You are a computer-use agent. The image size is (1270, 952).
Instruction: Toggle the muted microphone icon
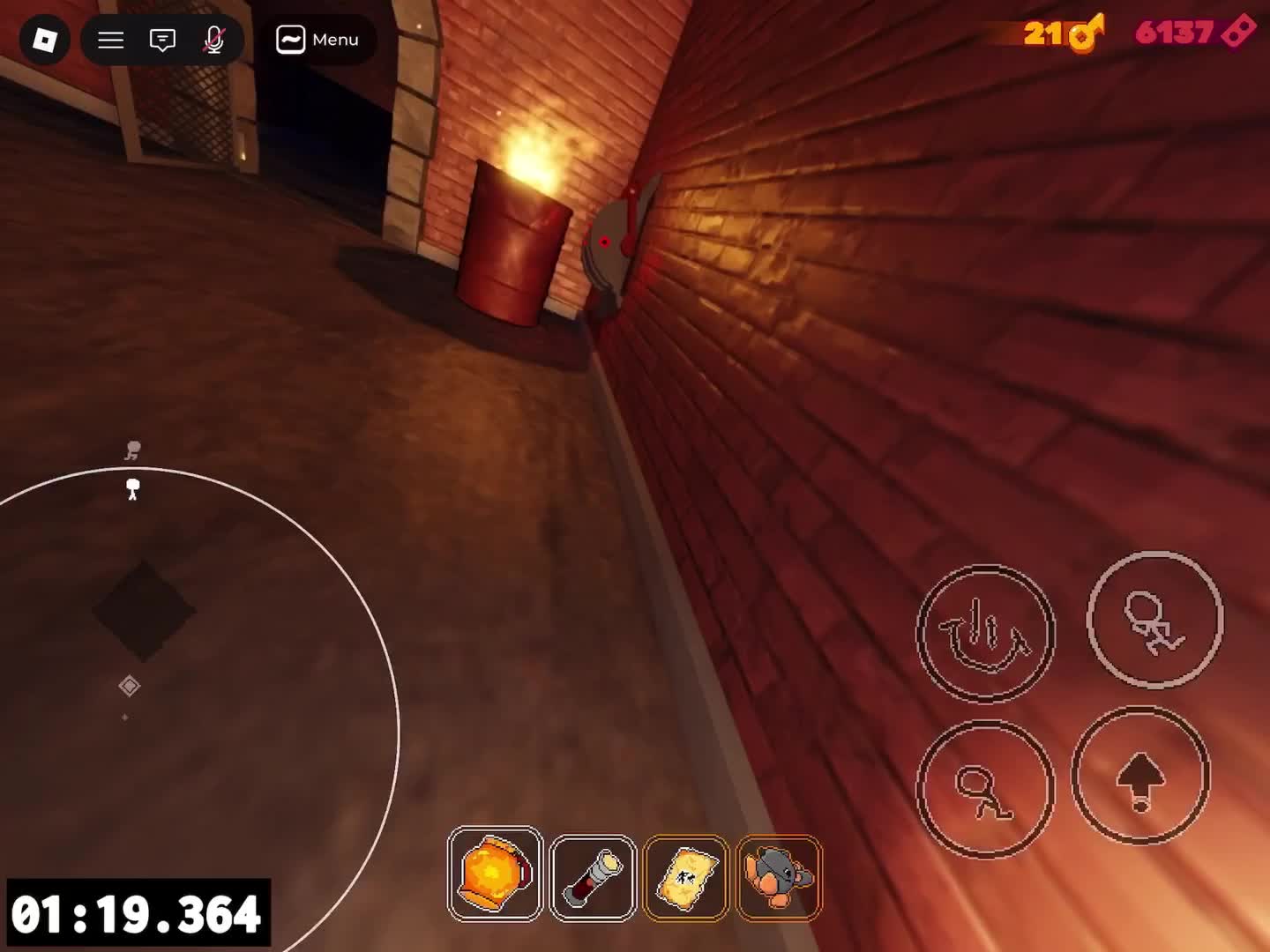[213, 40]
